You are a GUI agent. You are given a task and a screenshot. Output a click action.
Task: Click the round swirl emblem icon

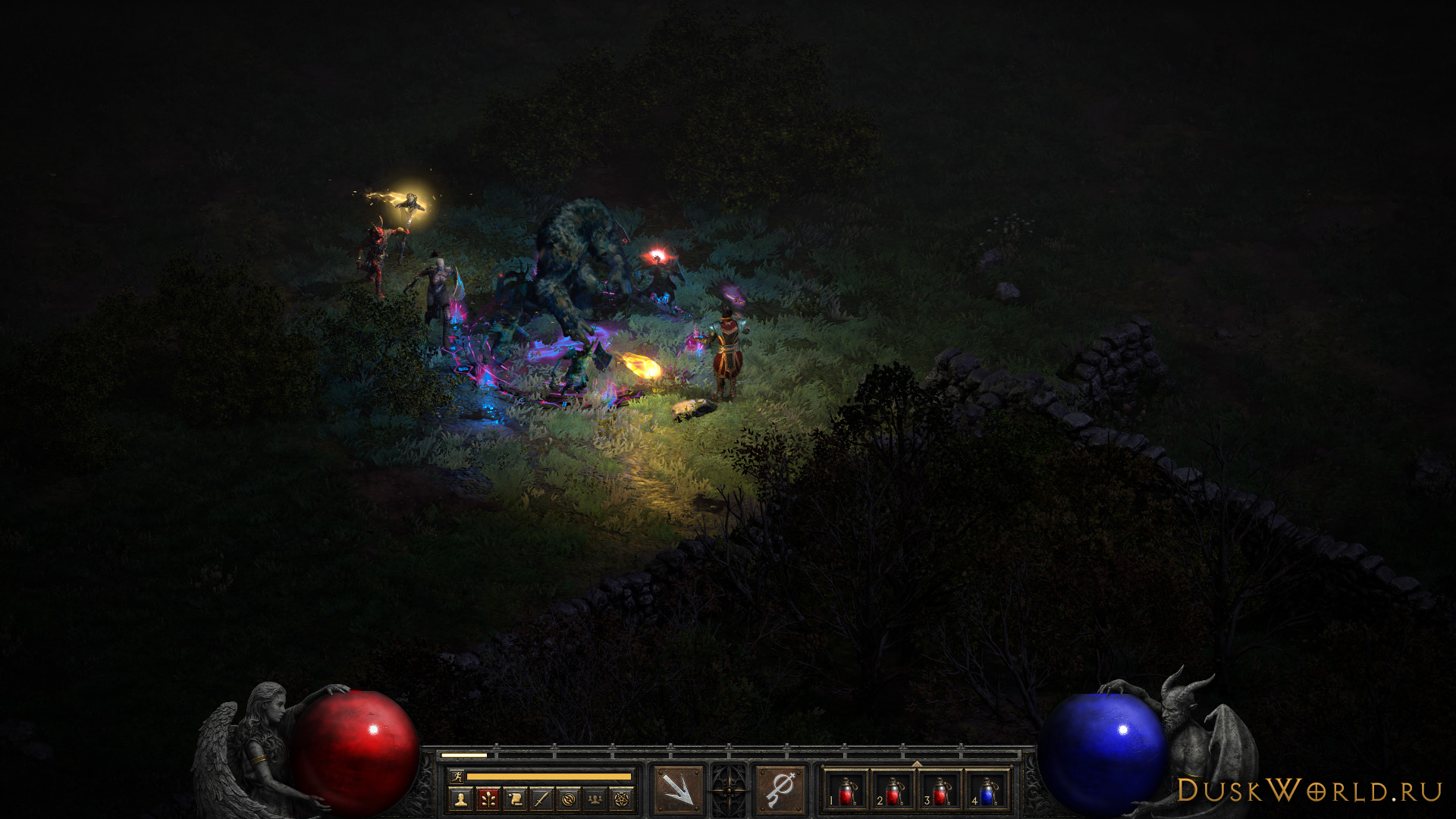[569, 798]
